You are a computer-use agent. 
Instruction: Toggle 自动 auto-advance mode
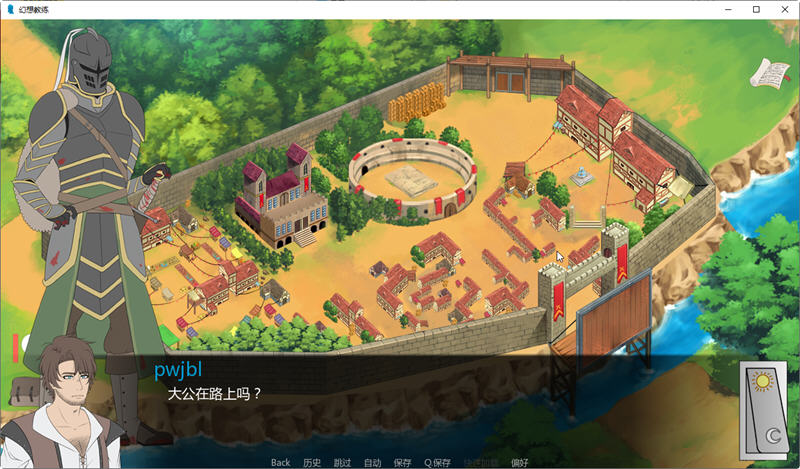click(372, 463)
